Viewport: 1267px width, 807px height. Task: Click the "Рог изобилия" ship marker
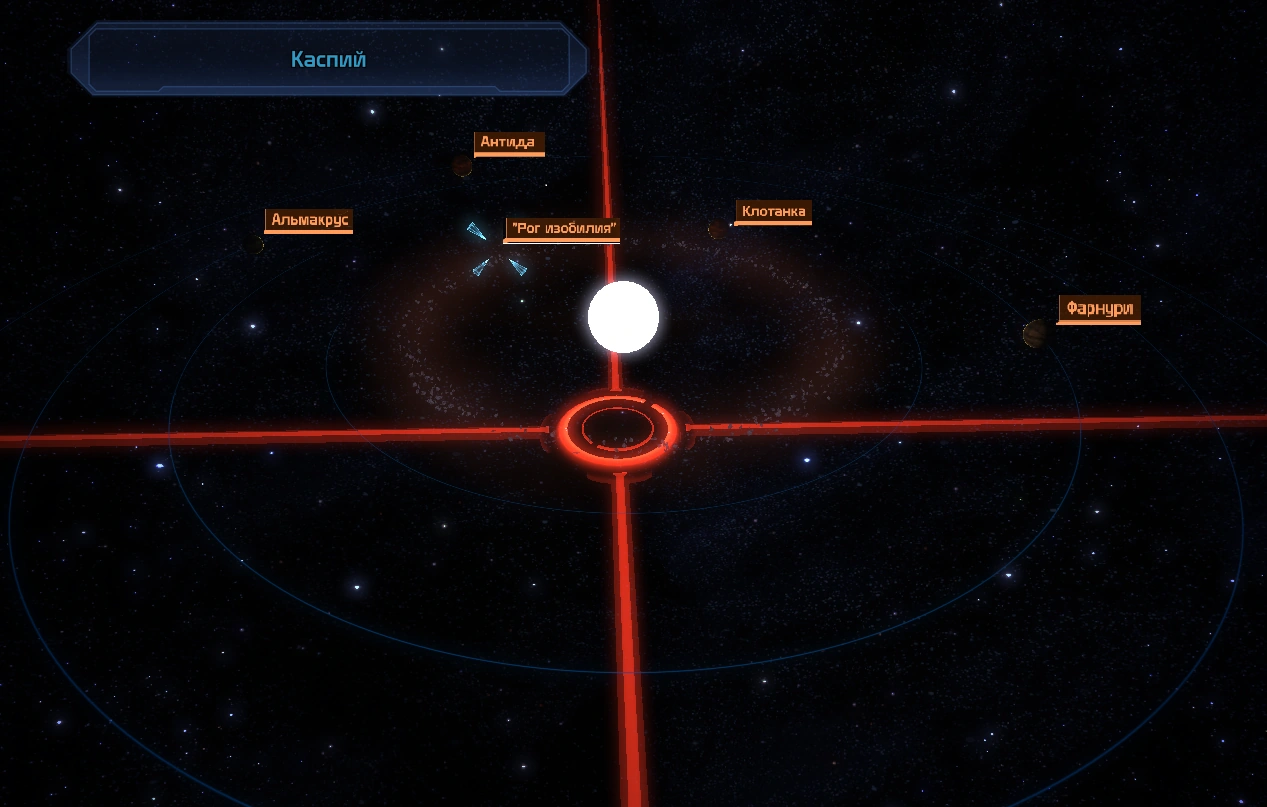point(496,249)
